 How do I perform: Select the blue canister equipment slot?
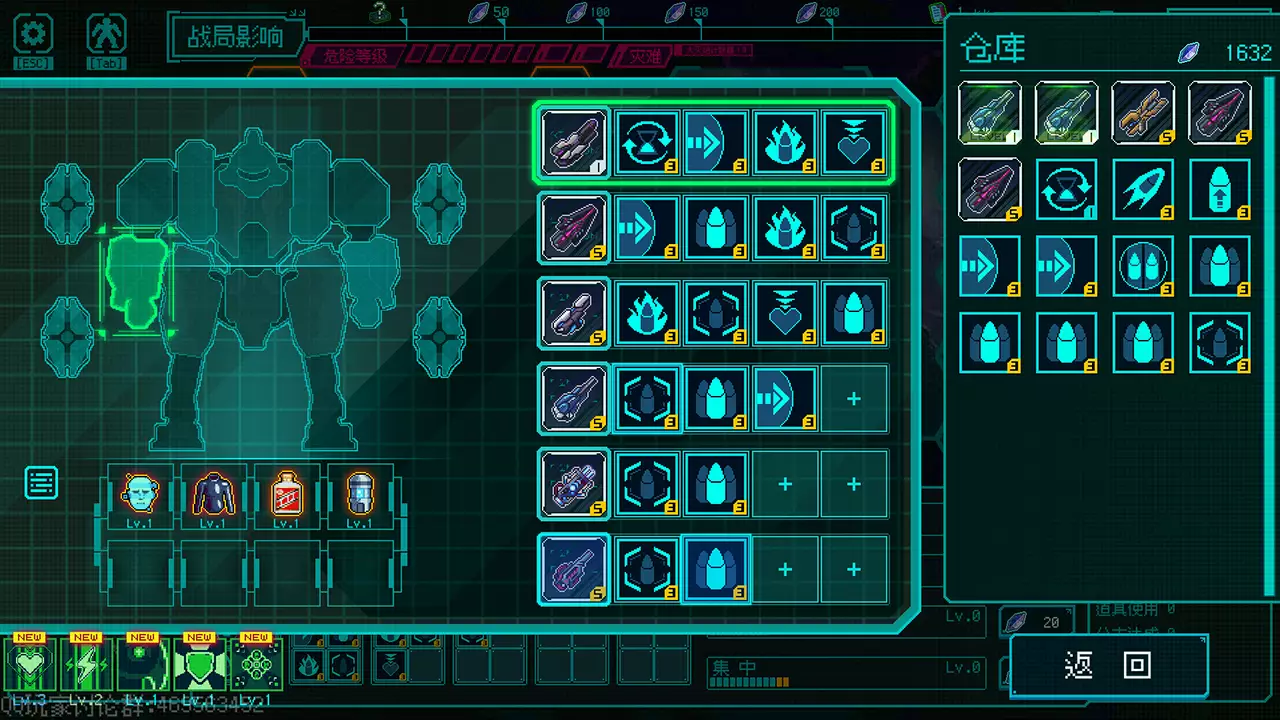[360, 495]
